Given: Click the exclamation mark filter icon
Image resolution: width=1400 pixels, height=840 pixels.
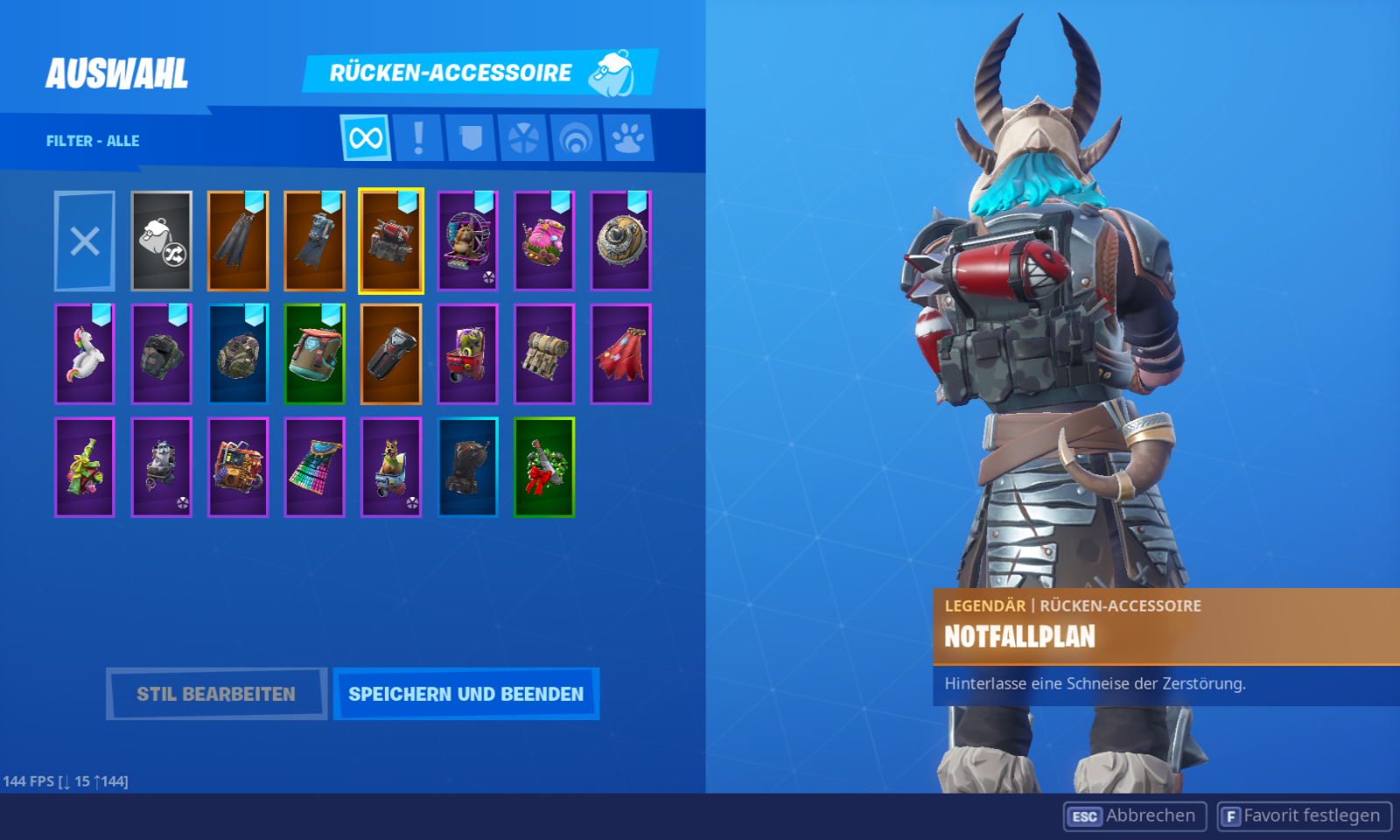Looking at the screenshot, I should pos(417,138).
